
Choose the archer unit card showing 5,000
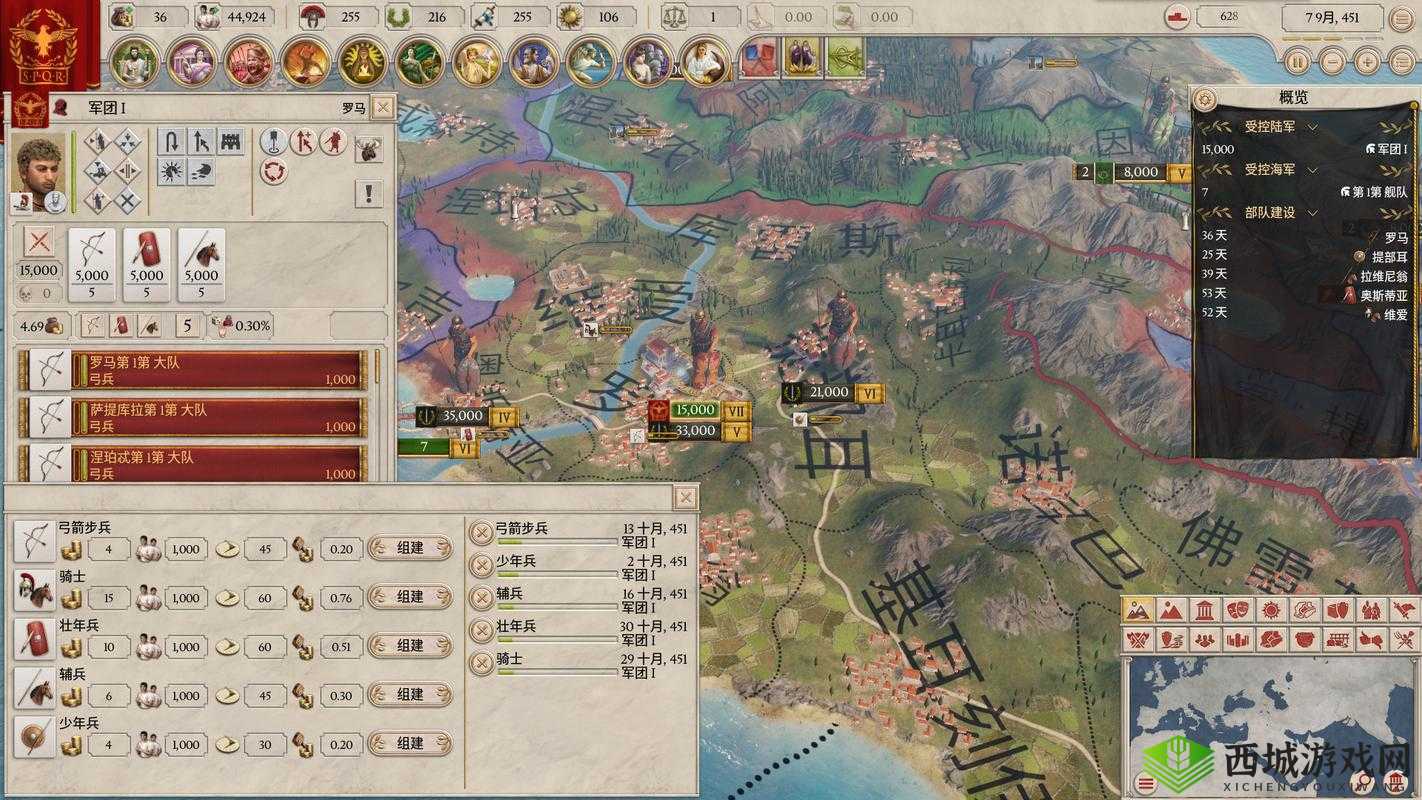click(x=92, y=265)
